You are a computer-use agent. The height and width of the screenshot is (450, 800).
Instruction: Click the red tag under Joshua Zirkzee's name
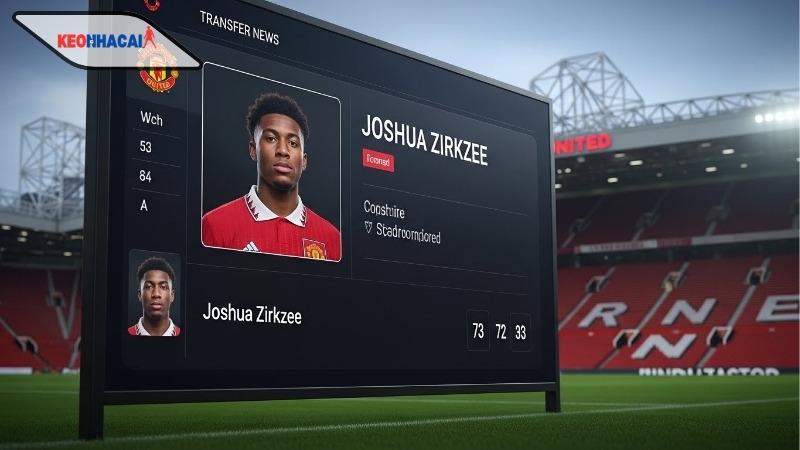(x=378, y=160)
